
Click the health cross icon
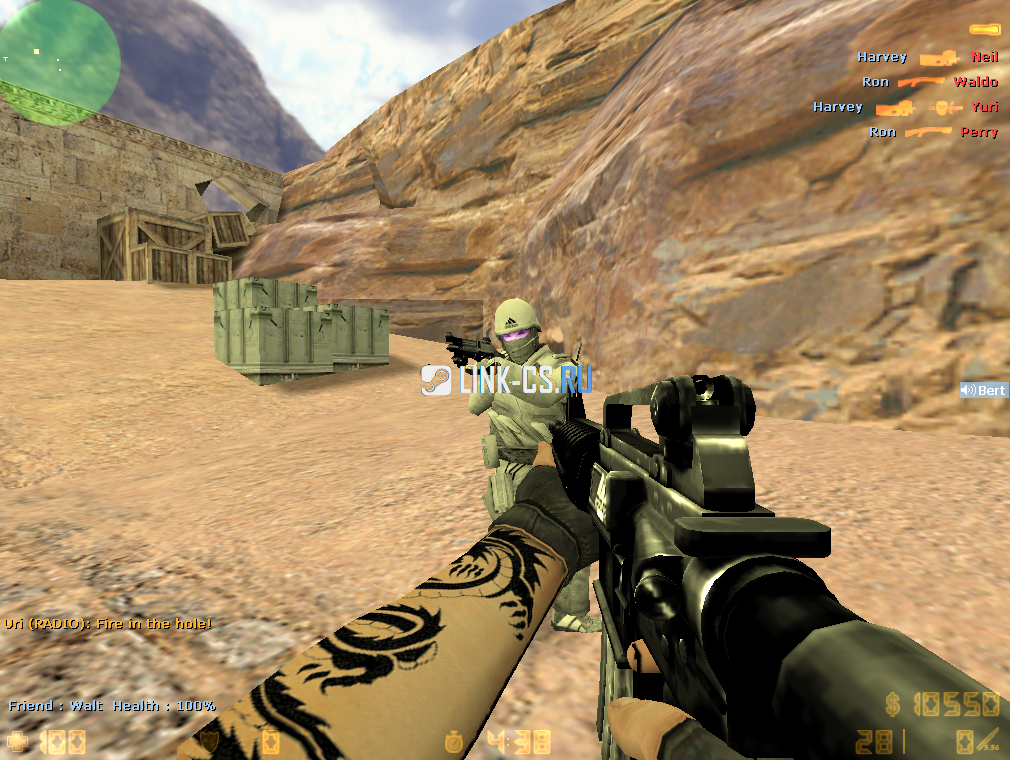[x=18, y=742]
